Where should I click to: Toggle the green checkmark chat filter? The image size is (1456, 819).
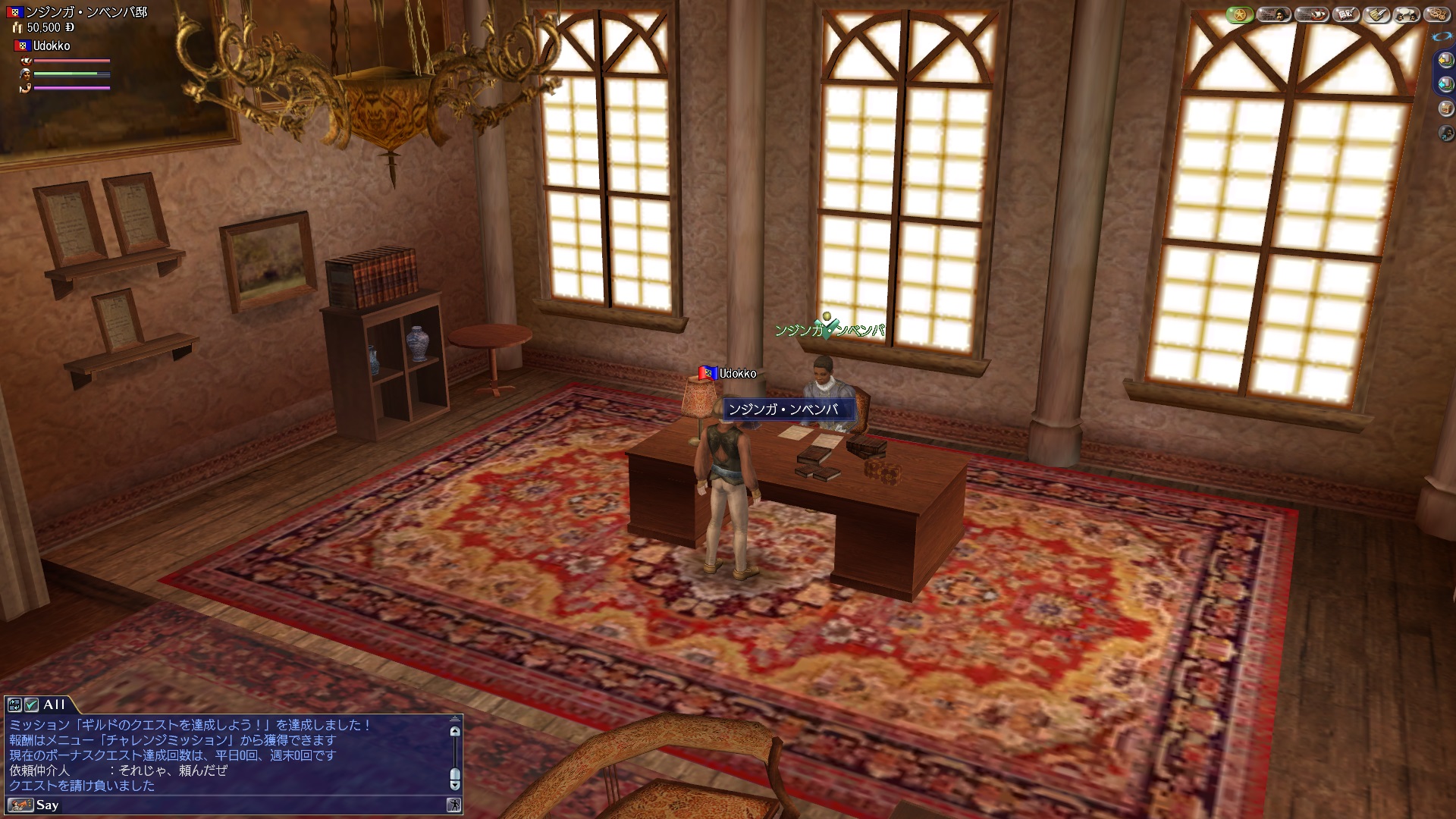(x=31, y=704)
